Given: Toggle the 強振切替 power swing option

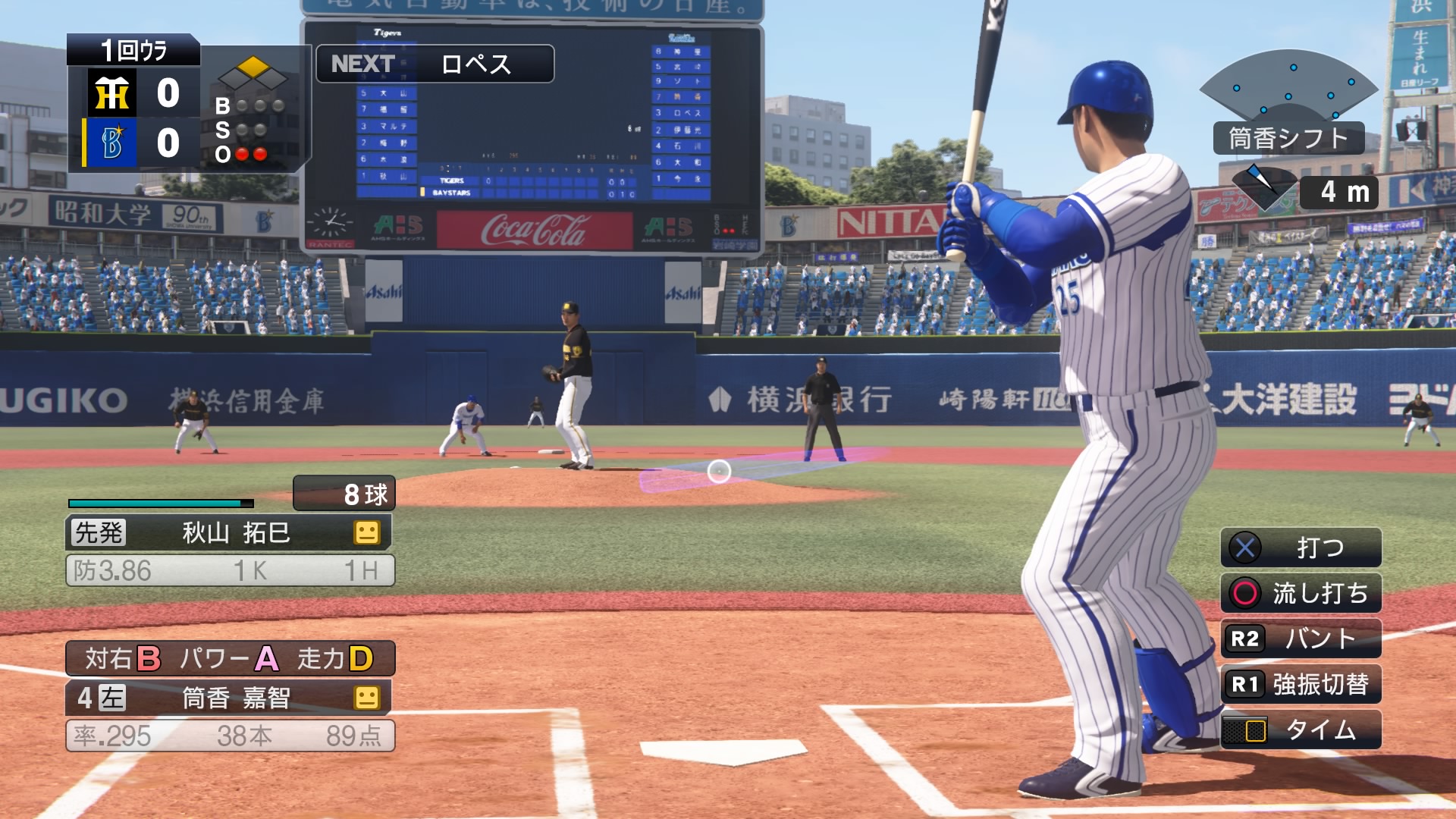Looking at the screenshot, I should (x=1301, y=684).
